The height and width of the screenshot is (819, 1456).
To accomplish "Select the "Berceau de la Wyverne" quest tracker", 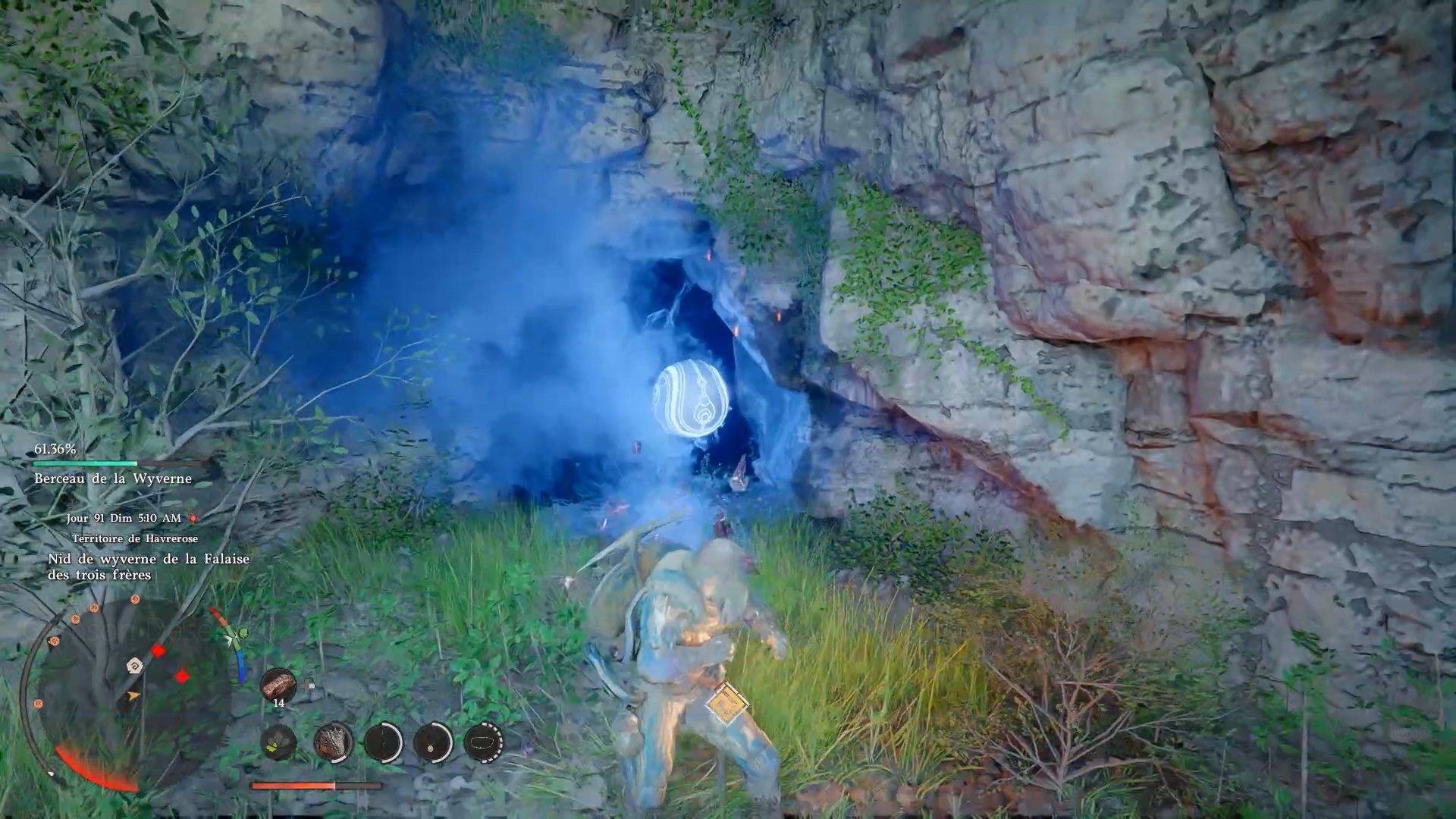I will (113, 479).
